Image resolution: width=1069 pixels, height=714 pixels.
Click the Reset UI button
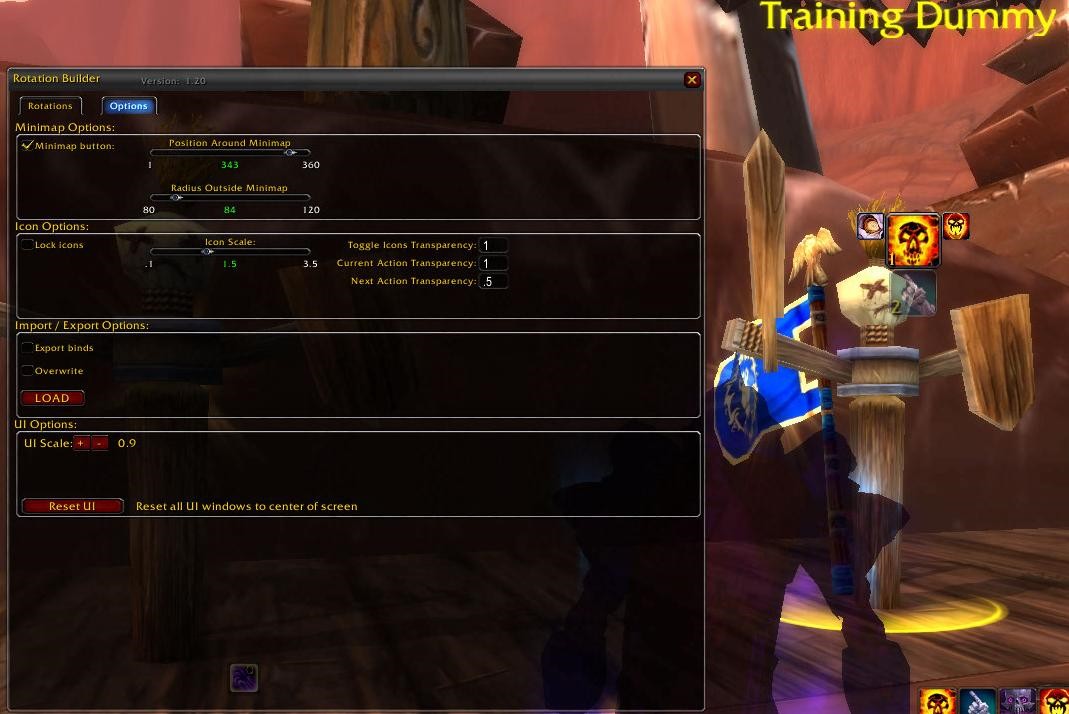click(72, 506)
